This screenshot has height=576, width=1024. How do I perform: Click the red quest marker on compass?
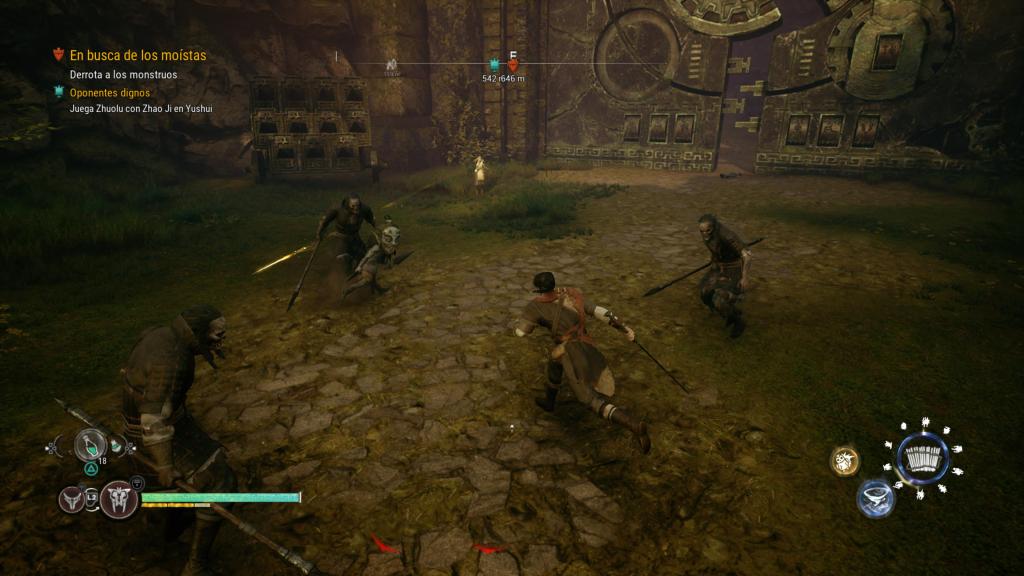tap(513, 65)
